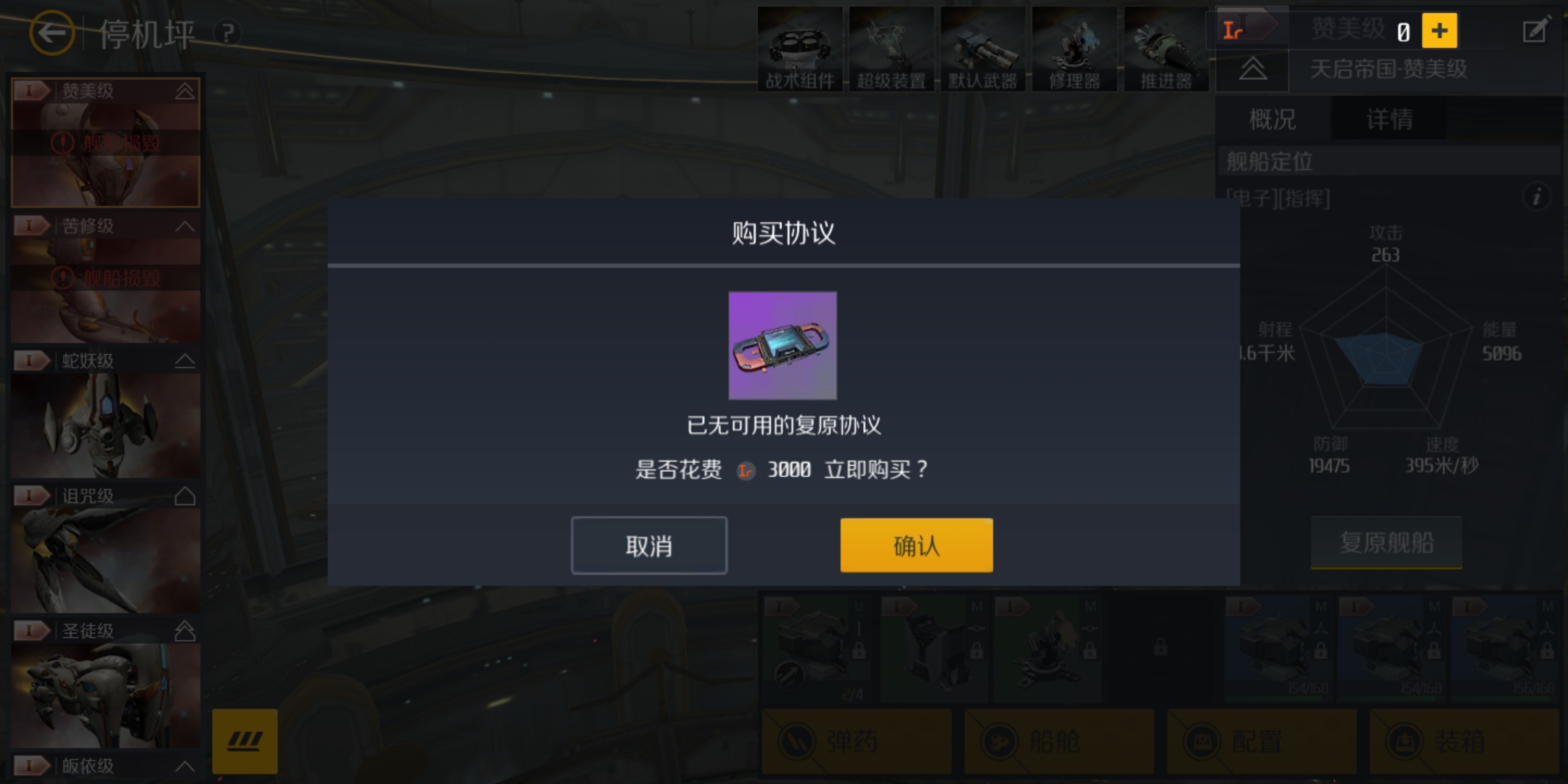Open the 推进器 thruster slot

1167,47
